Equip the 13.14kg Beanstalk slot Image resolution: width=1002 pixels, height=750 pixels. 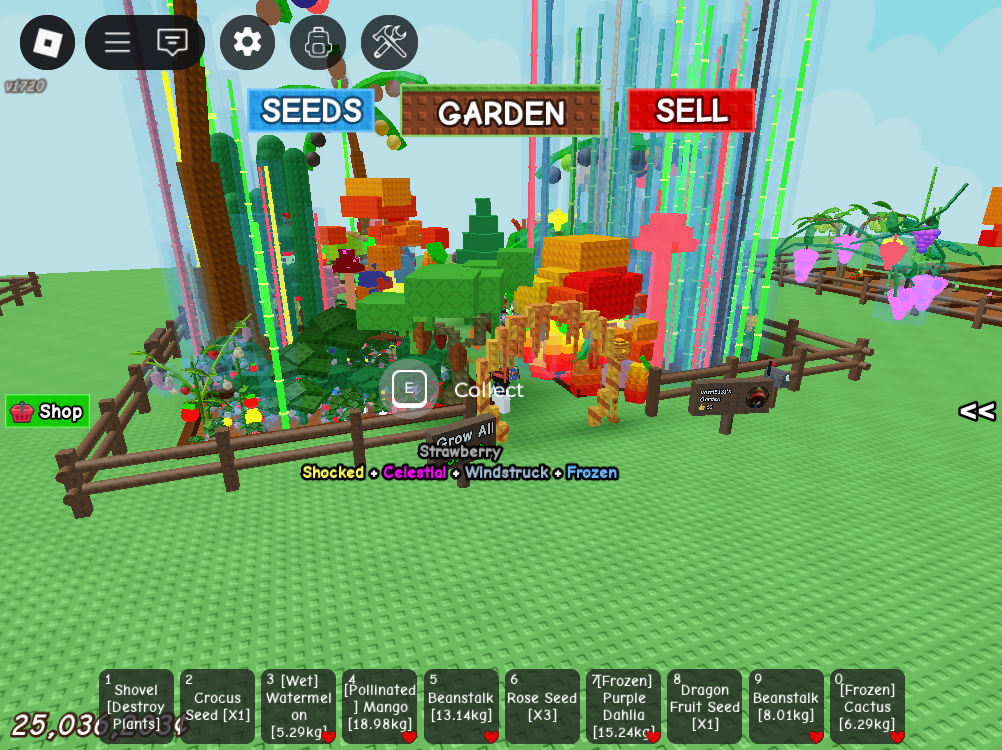coord(461,706)
